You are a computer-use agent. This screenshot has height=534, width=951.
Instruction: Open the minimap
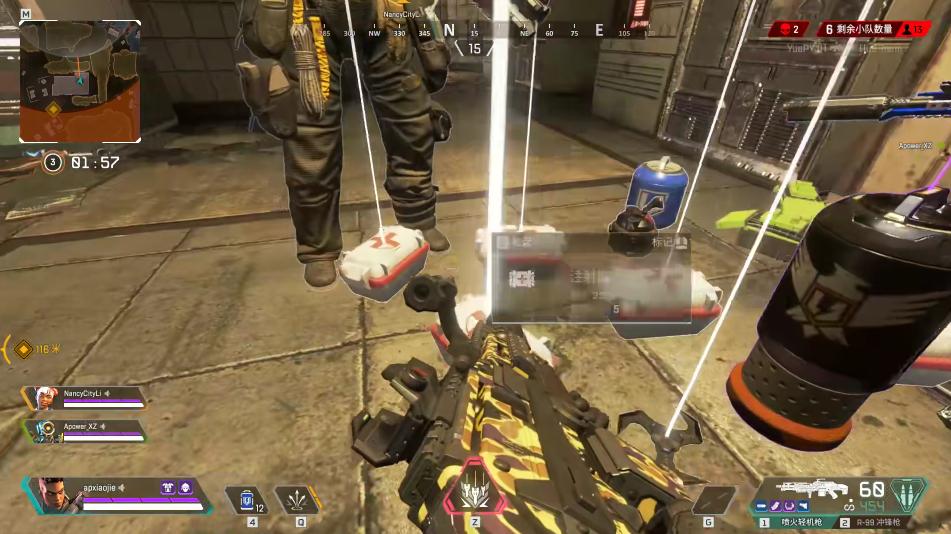coord(80,81)
